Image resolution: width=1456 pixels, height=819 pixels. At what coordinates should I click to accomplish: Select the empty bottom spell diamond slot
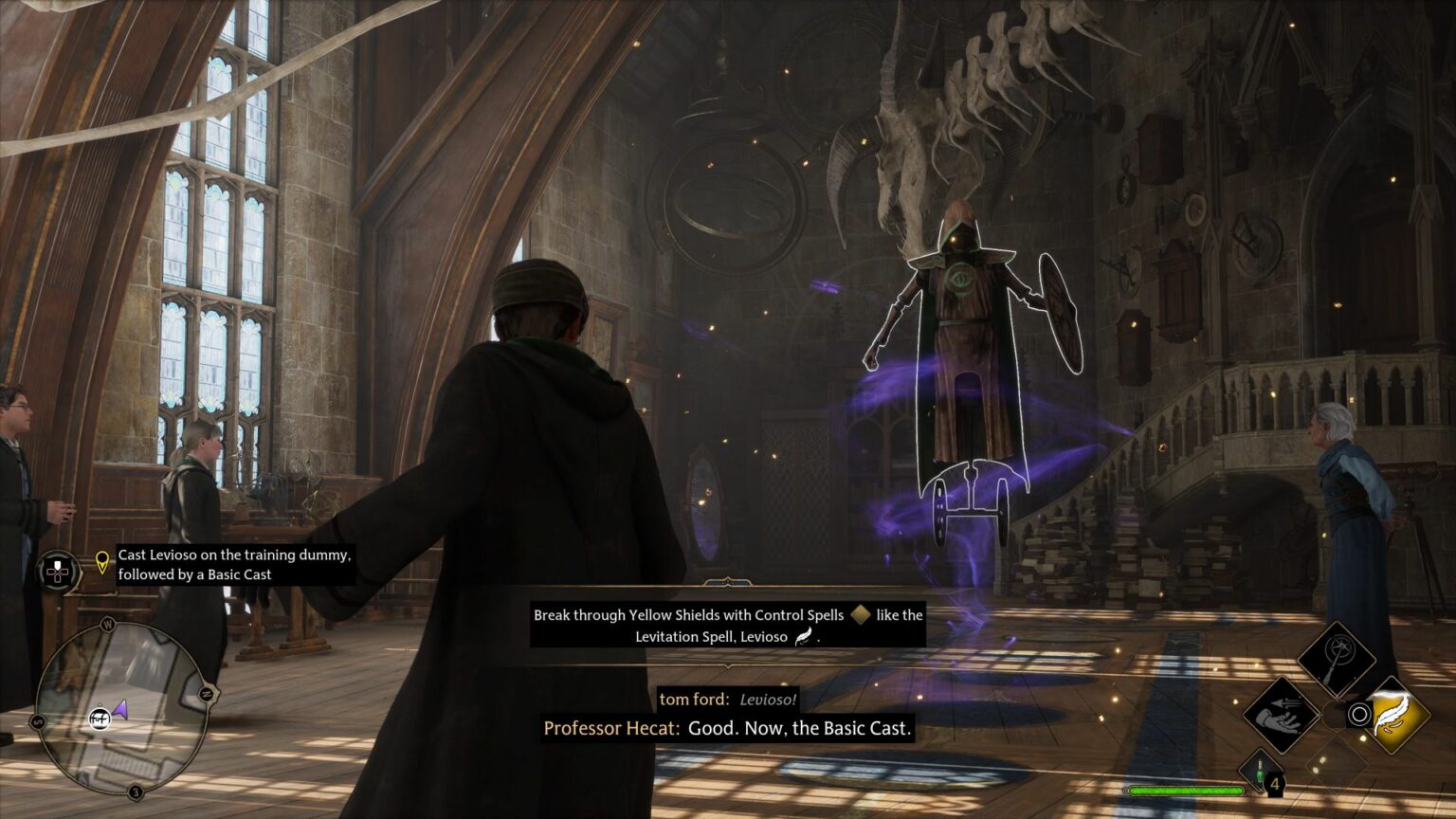pyautogui.click(x=1337, y=764)
